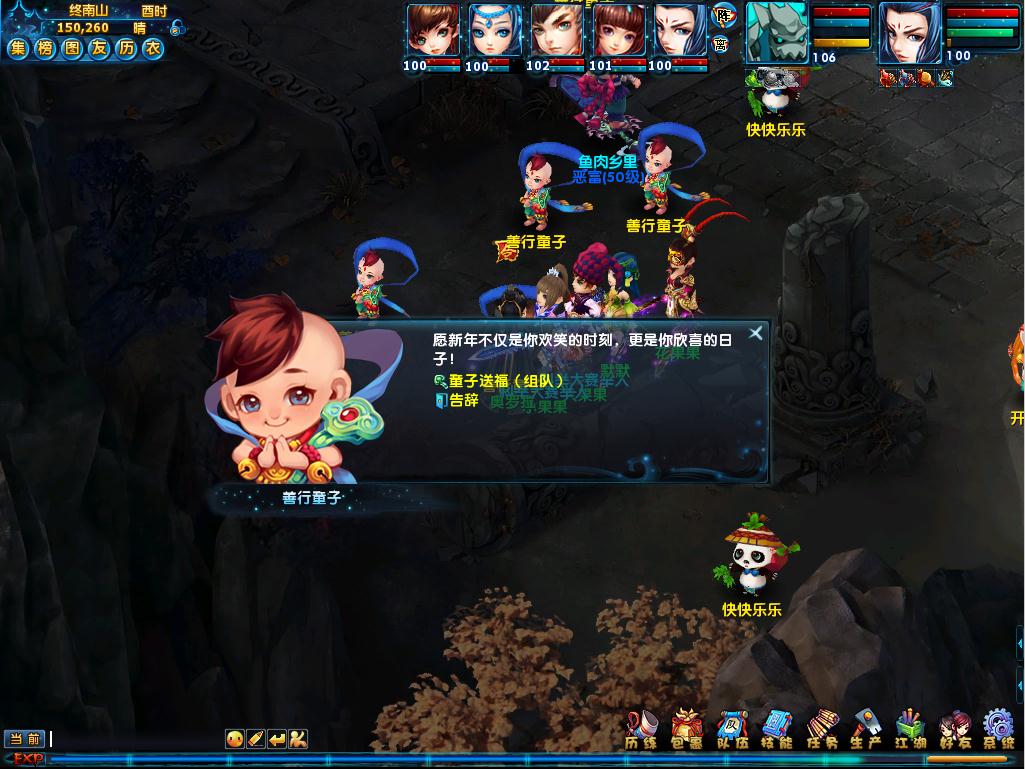Open the 生产 crafting menu
The width and height of the screenshot is (1025, 769).
point(866,730)
